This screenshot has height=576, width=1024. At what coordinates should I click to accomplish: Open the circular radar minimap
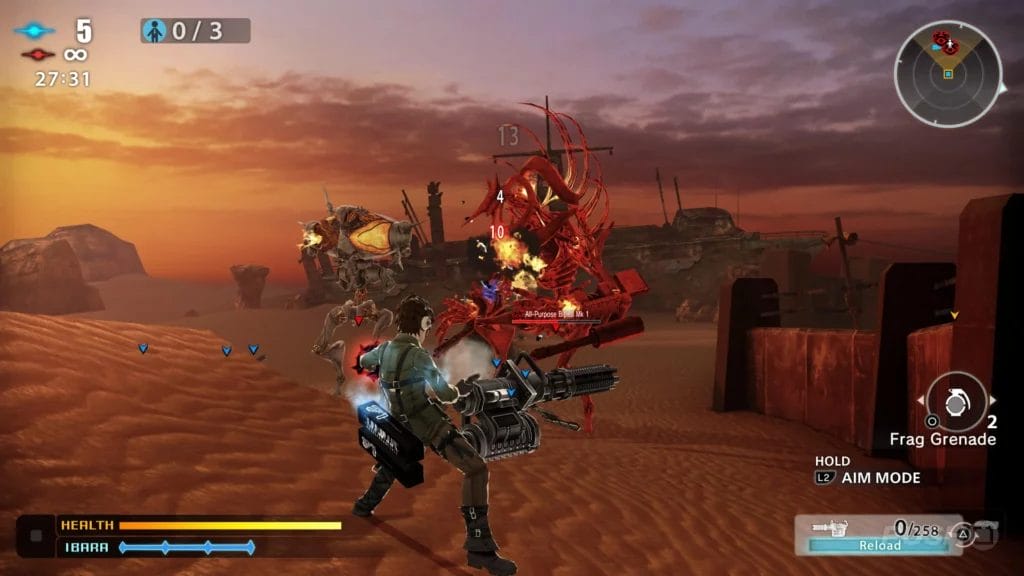point(947,74)
